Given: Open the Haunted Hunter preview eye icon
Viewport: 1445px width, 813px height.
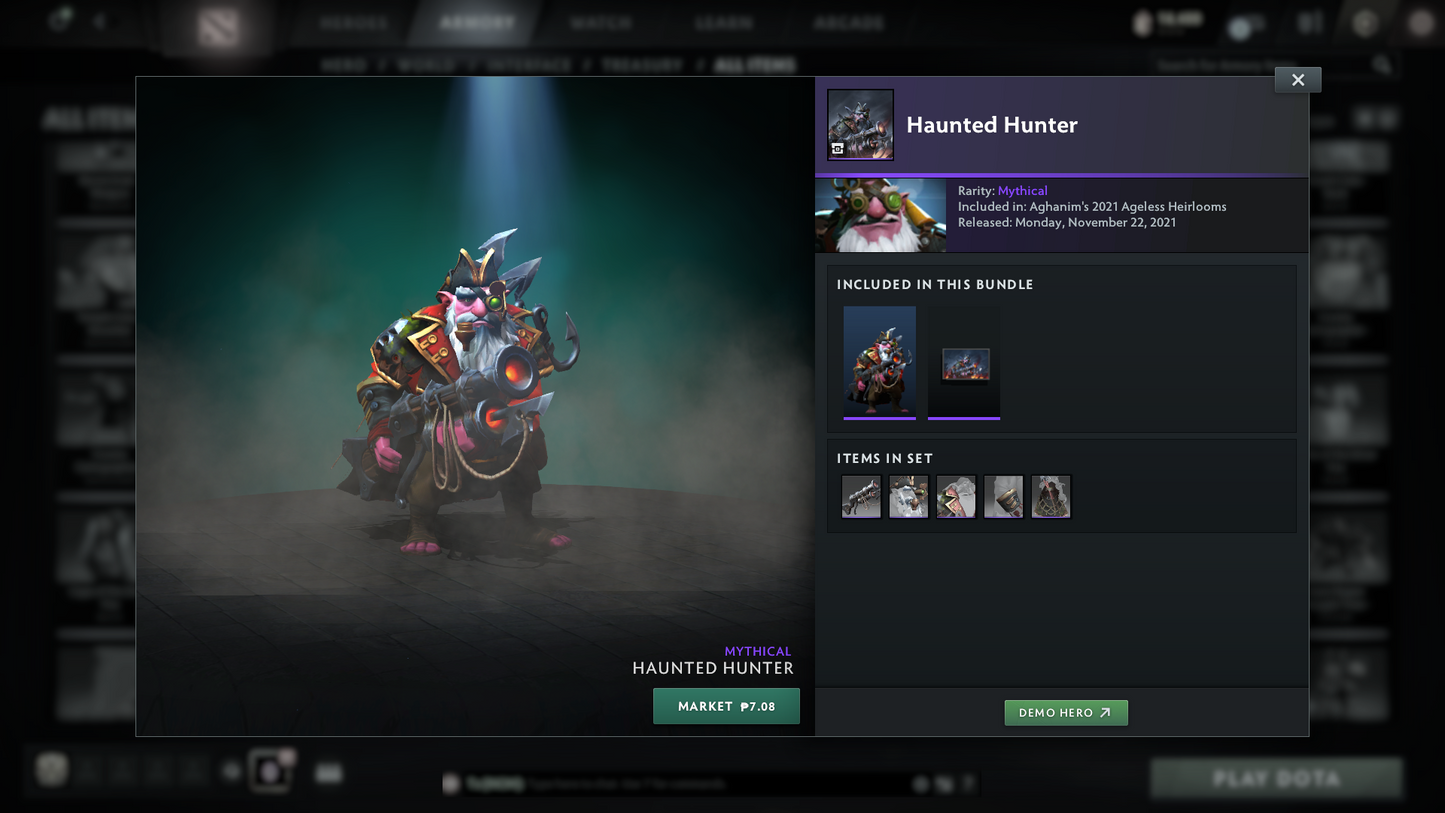Looking at the screenshot, I should tap(837, 148).
